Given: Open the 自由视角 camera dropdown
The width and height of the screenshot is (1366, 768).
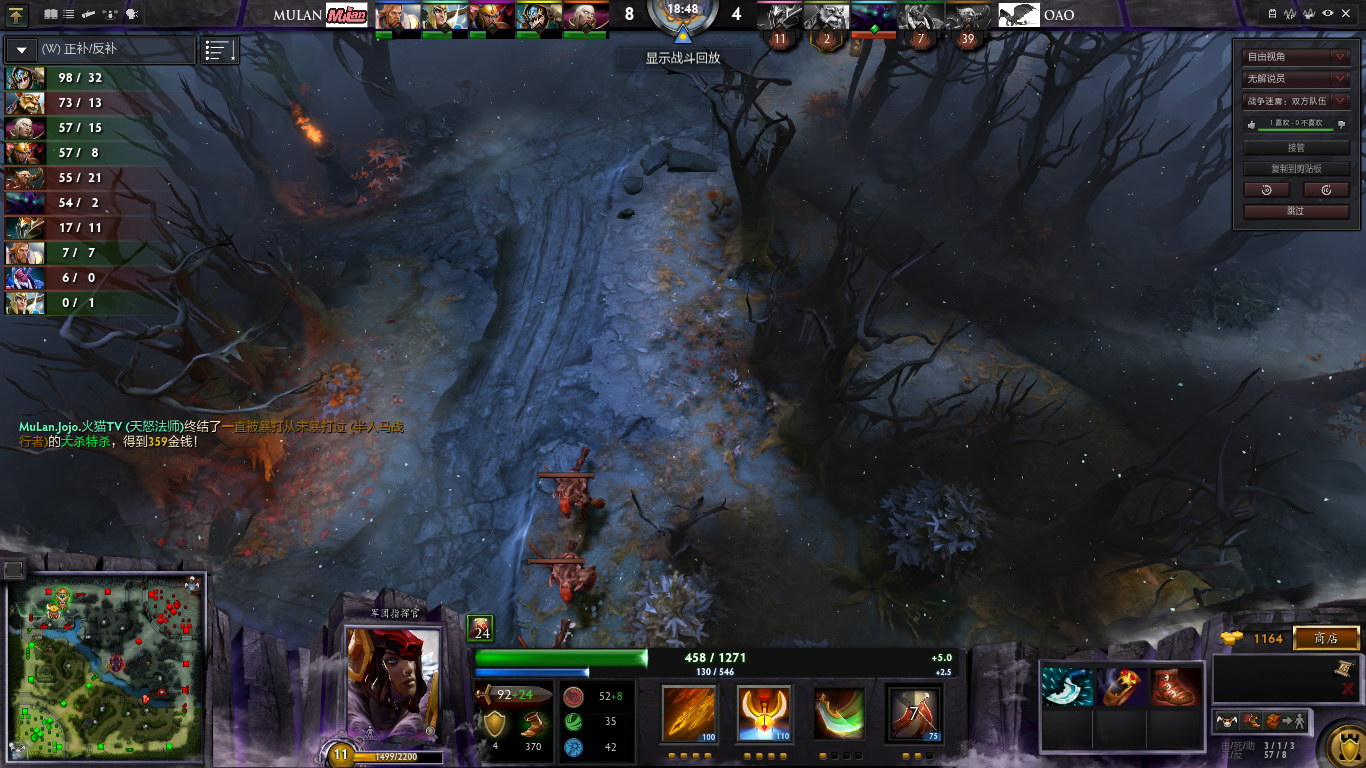Looking at the screenshot, I should 1296,56.
